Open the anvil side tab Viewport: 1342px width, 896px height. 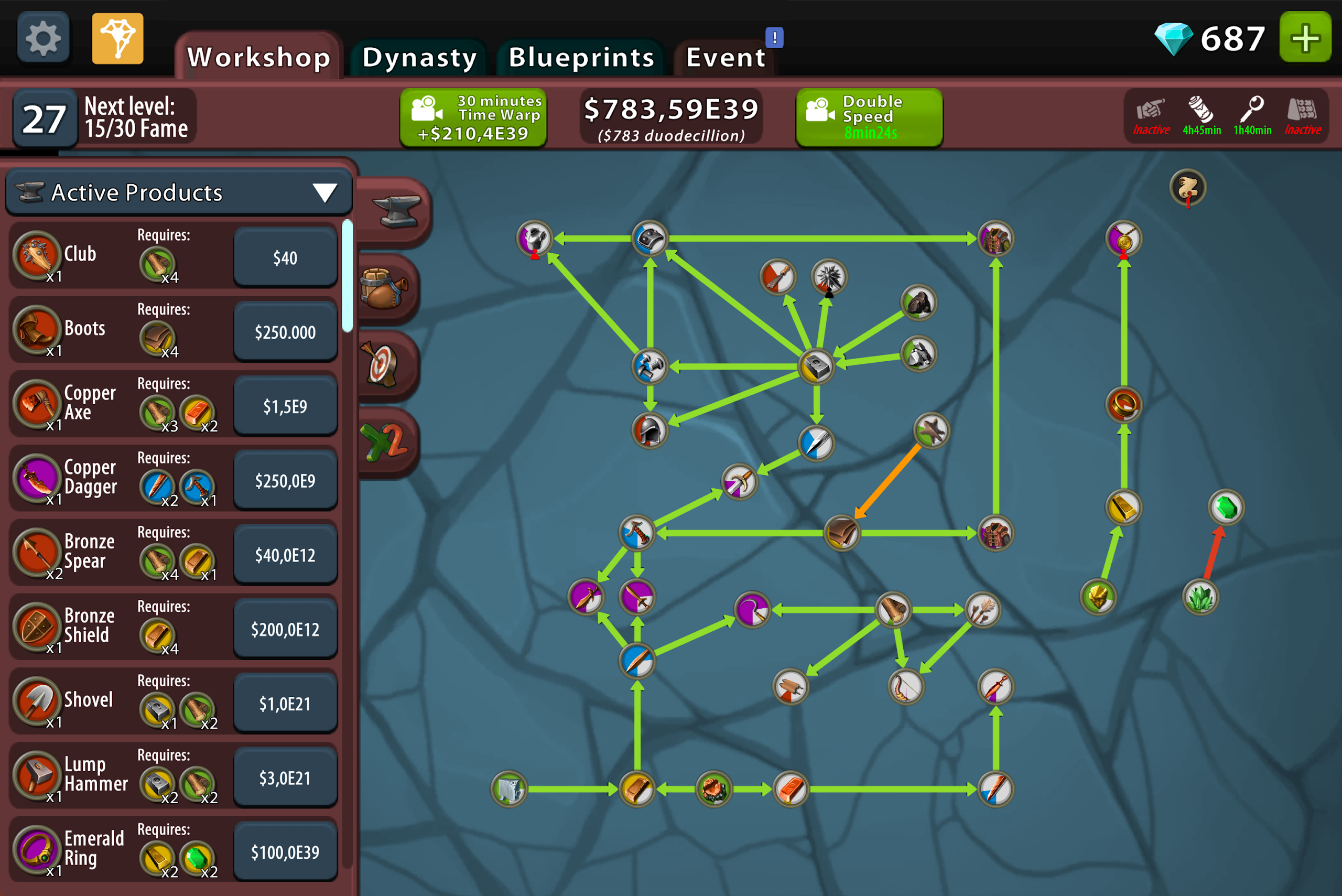(394, 211)
